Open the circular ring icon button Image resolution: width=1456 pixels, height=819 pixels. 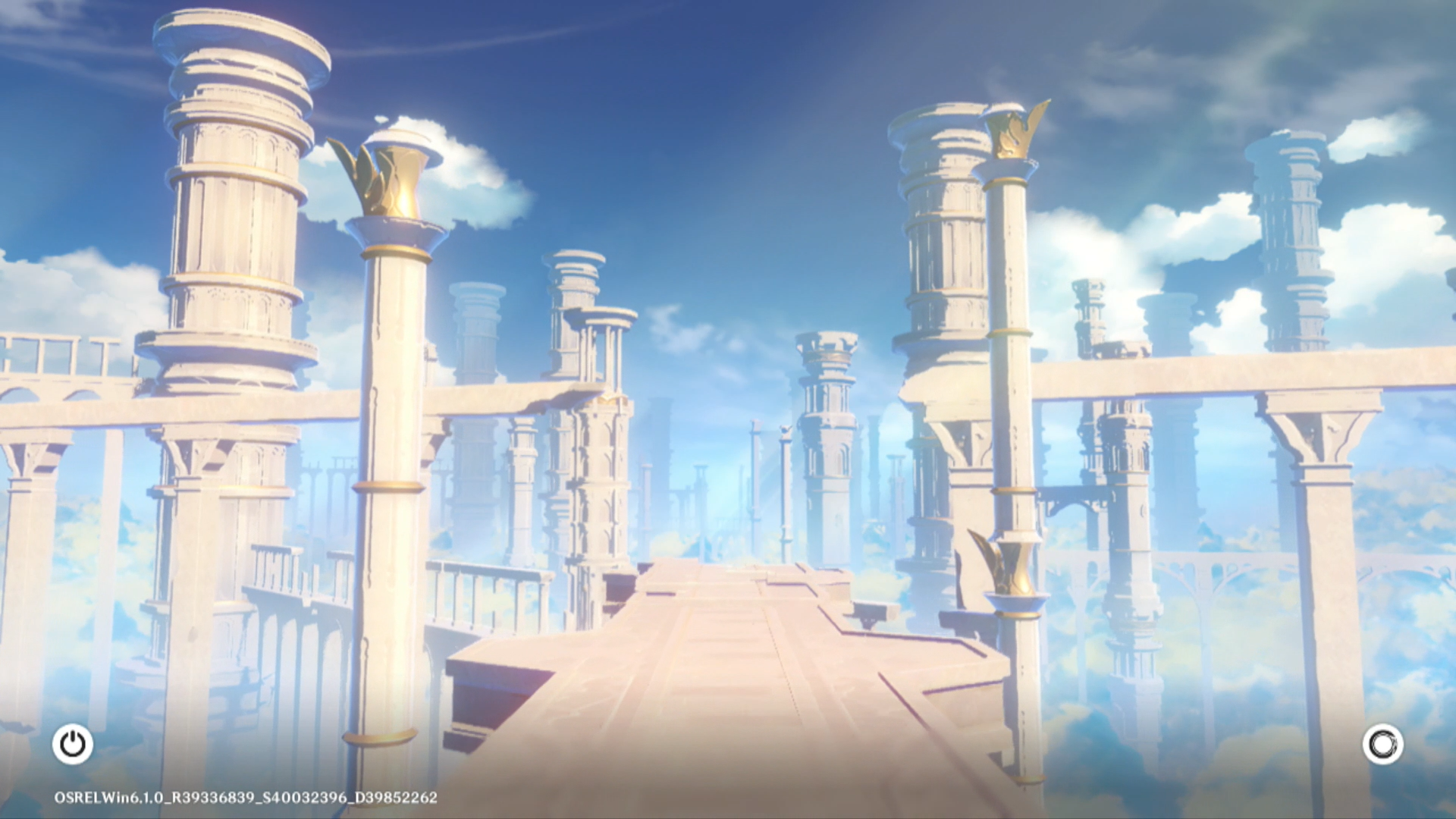tap(1382, 744)
